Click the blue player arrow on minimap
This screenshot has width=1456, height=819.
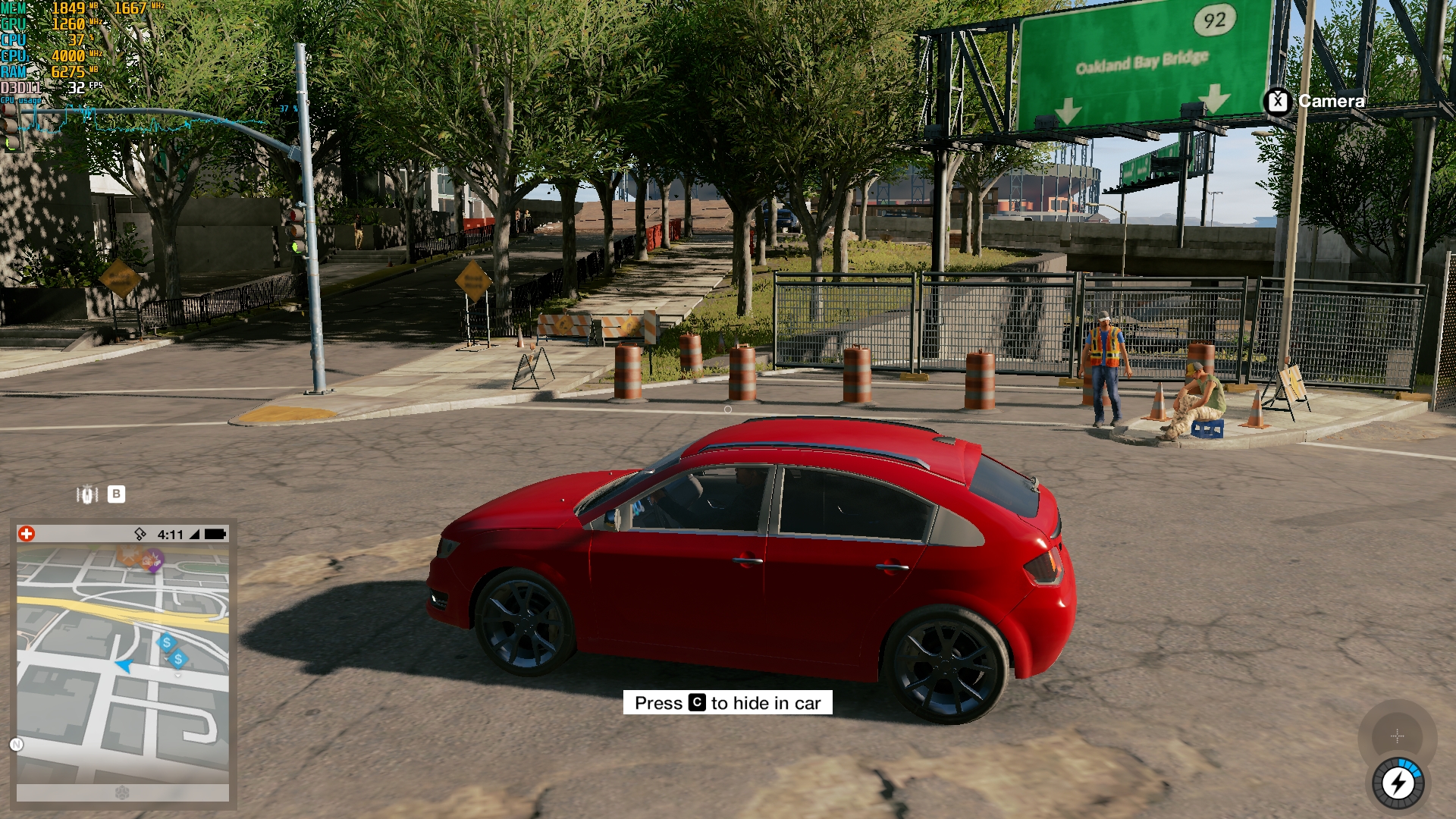tap(124, 666)
